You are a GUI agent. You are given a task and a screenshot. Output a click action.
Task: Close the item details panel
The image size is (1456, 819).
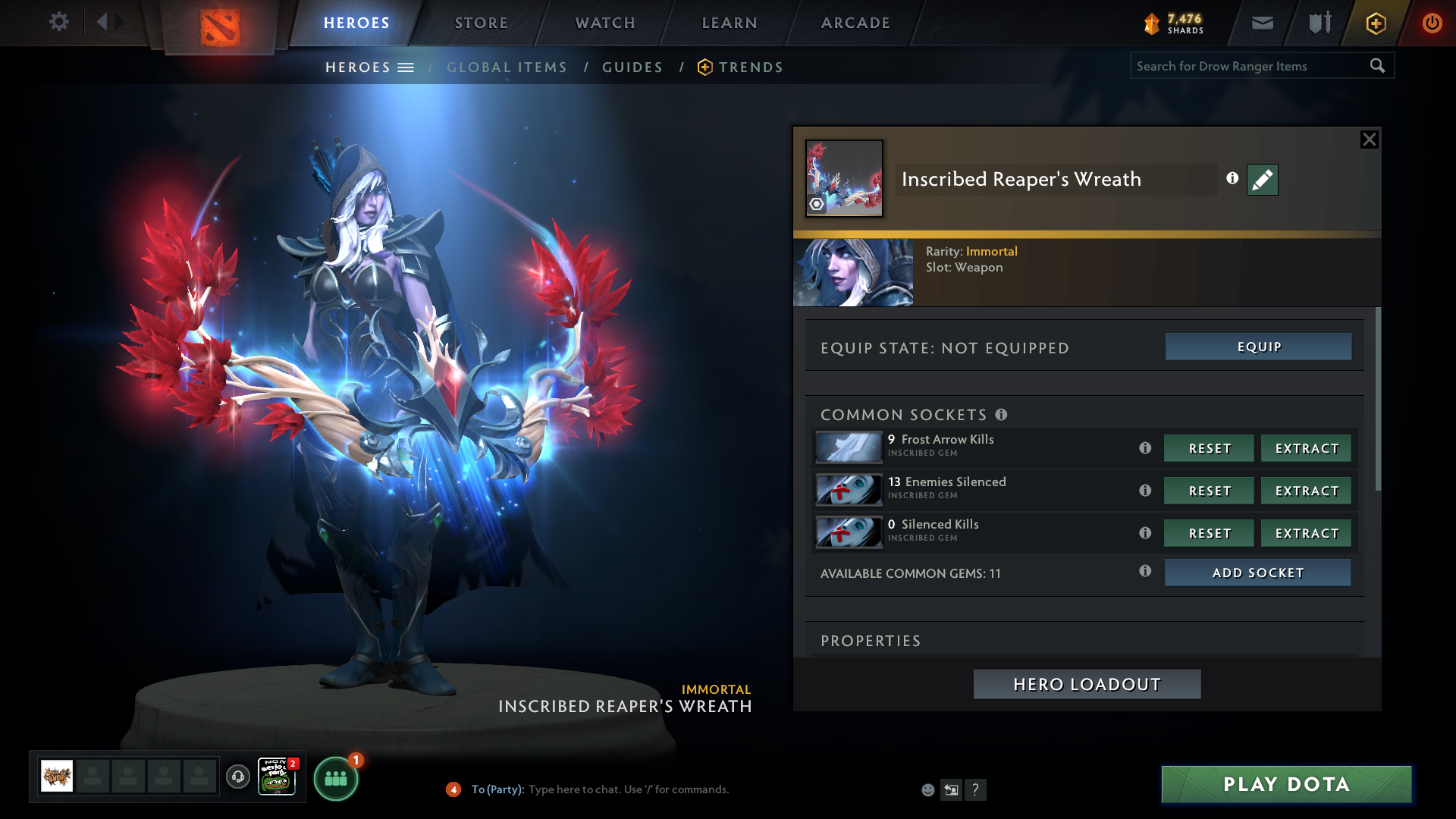click(x=1369, y=140)
